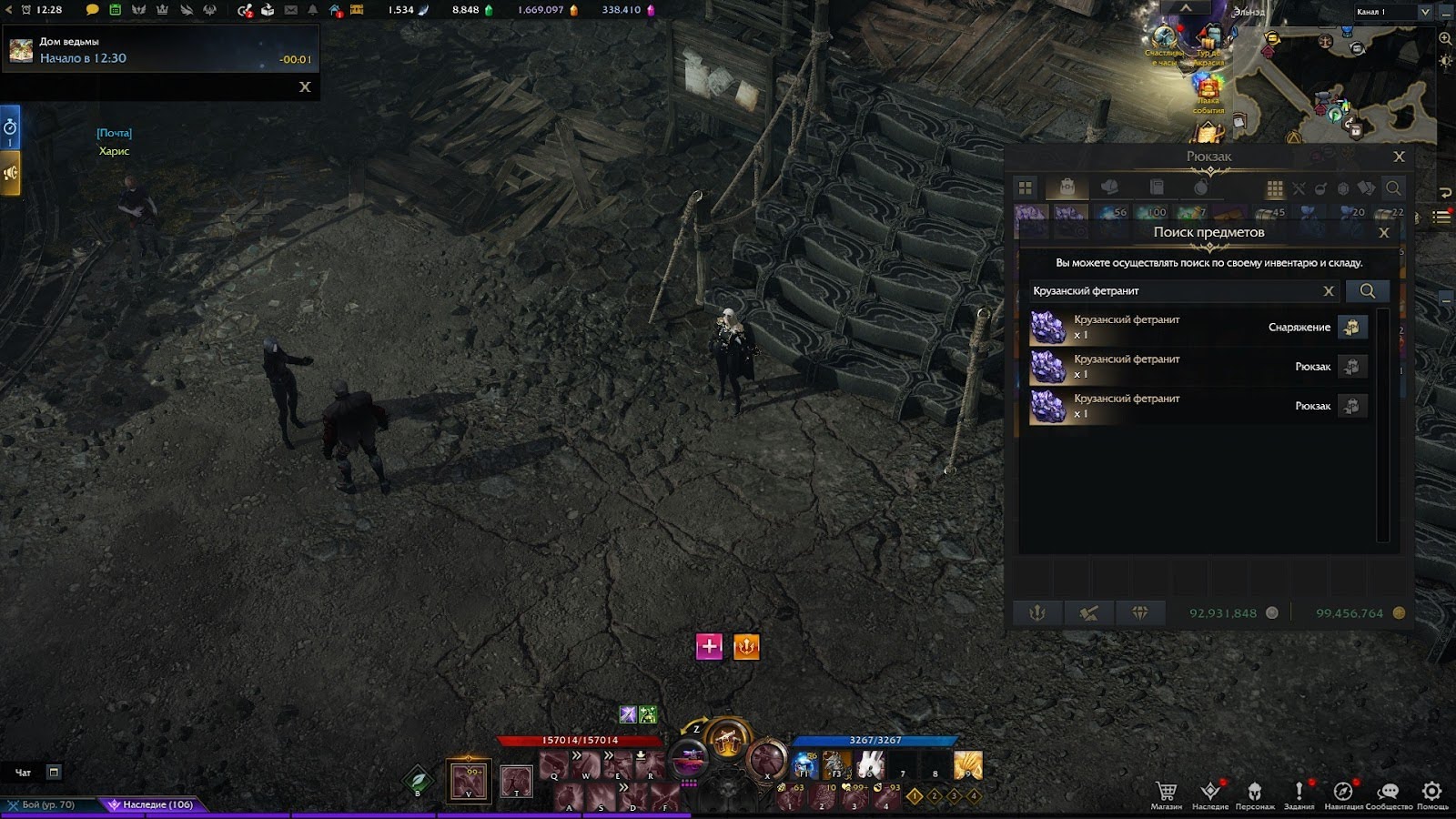This screenshot has width=1456, height=819.
Task: Zoom the minimap with the magnifier button
Action: pos(1445,39)
